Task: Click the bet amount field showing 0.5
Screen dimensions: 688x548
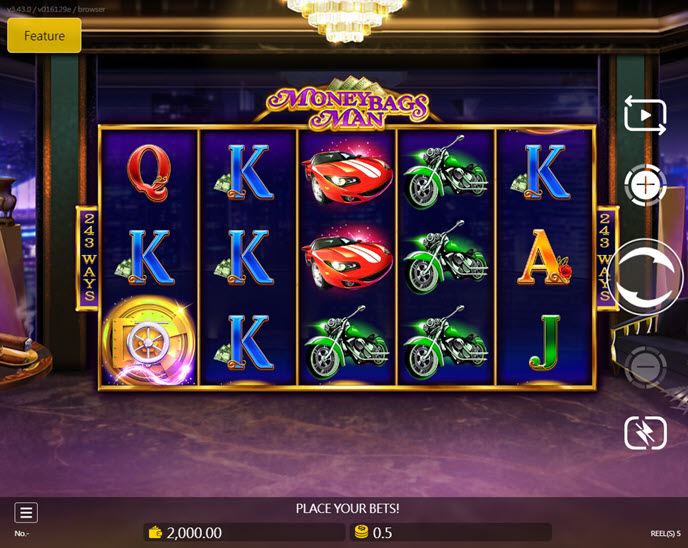Action: 450,533
